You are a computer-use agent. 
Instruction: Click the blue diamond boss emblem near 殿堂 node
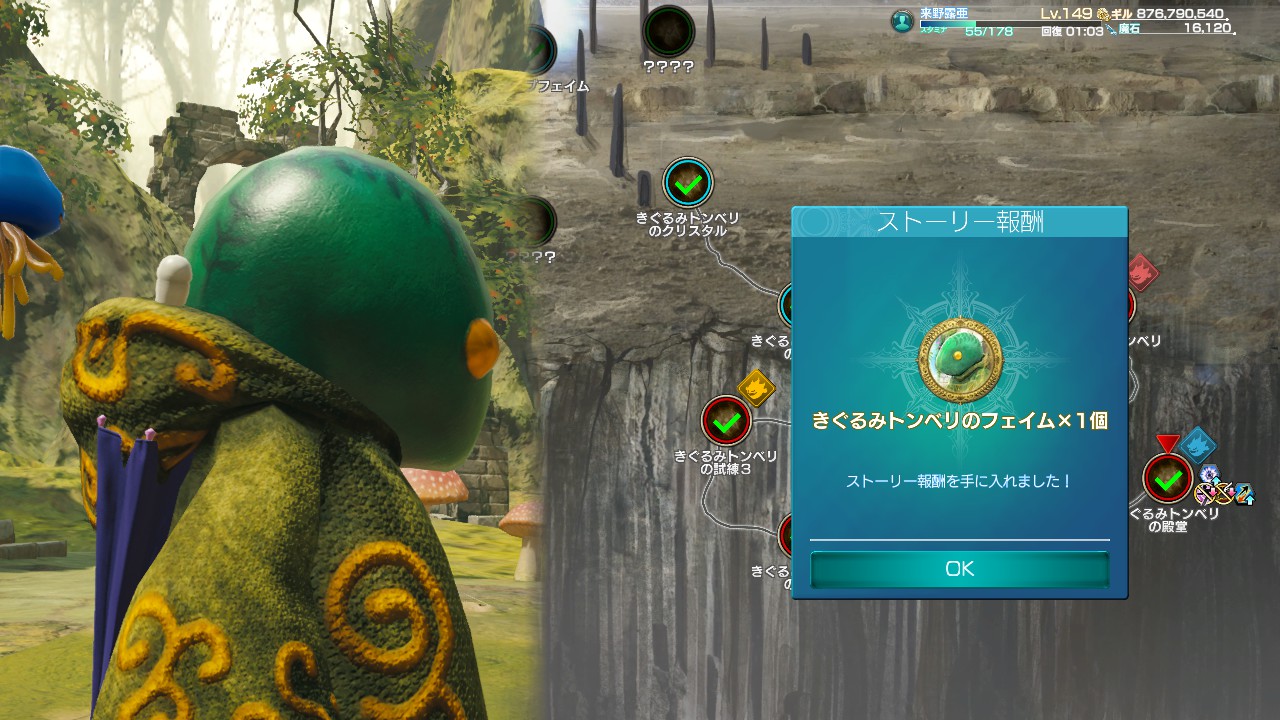click(1198, 446)
